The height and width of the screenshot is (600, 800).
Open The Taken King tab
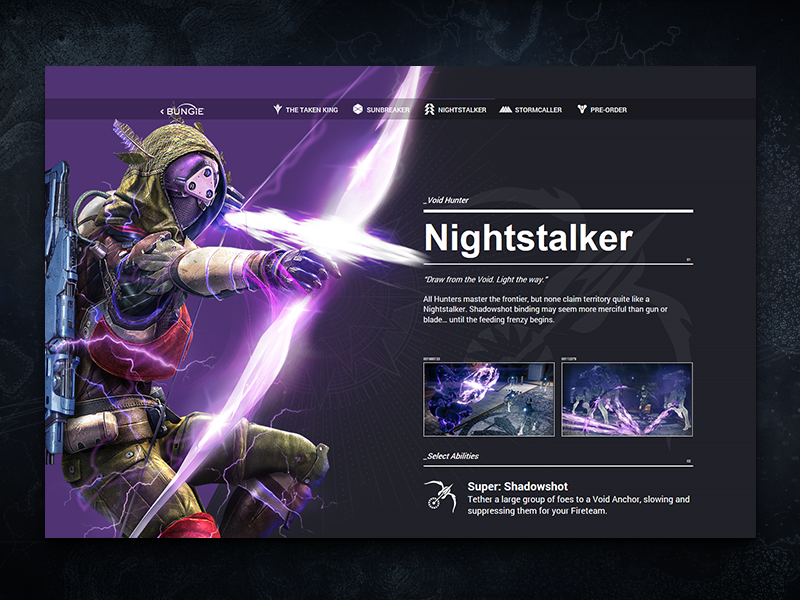click(306, 110)
